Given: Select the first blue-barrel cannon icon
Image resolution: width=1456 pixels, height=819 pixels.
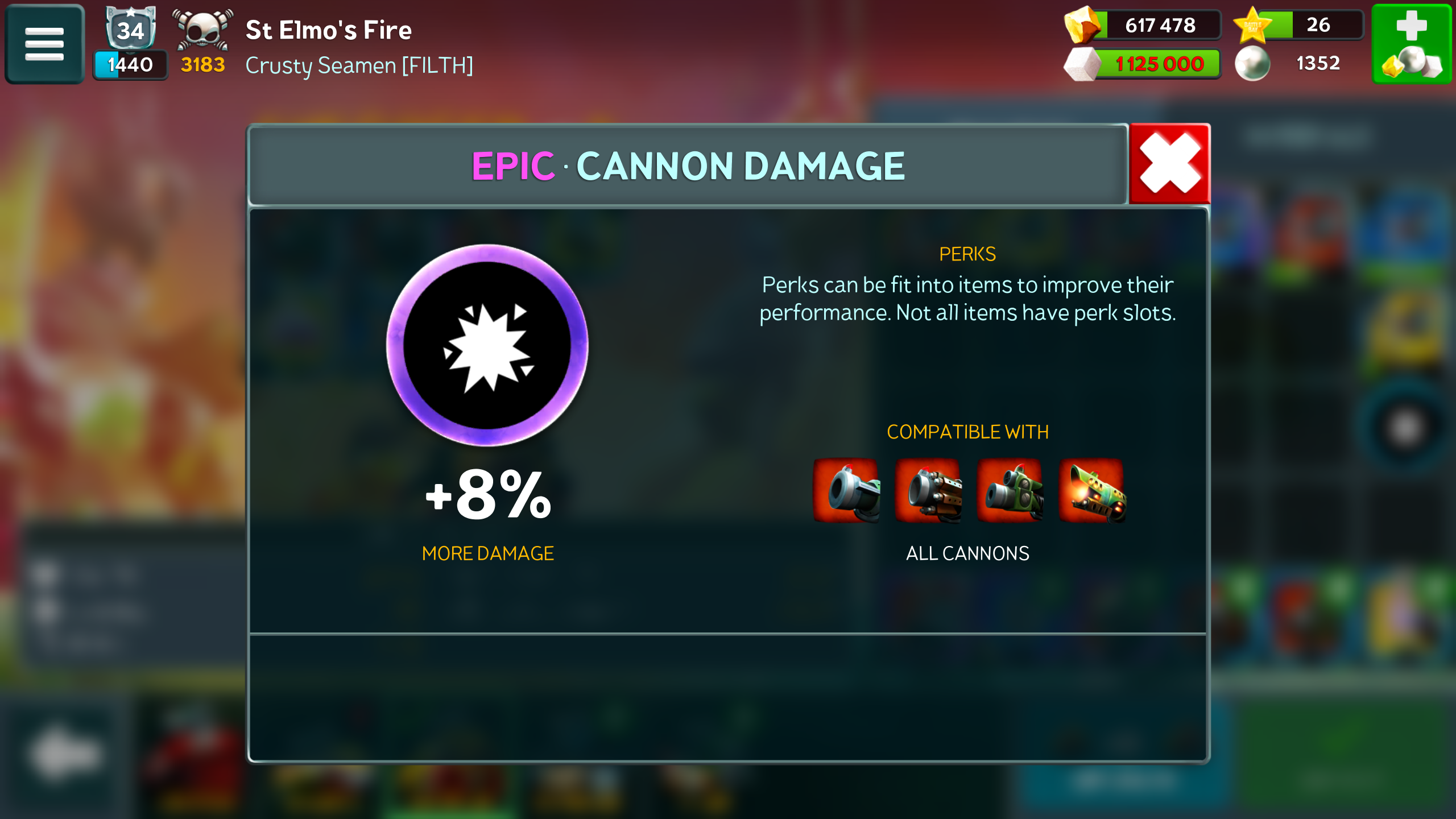Looking at the screenshot, I should pyautogui.click(x=846, y=491).
